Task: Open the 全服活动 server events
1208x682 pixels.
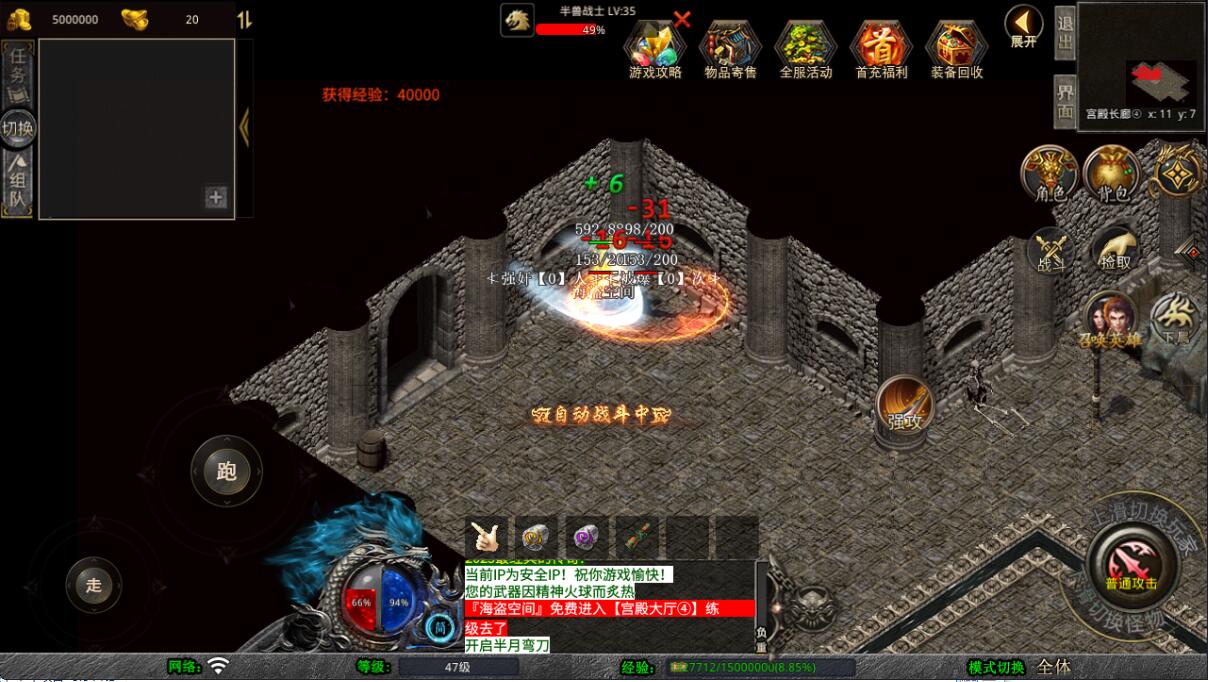Action: tap(805, 48)
